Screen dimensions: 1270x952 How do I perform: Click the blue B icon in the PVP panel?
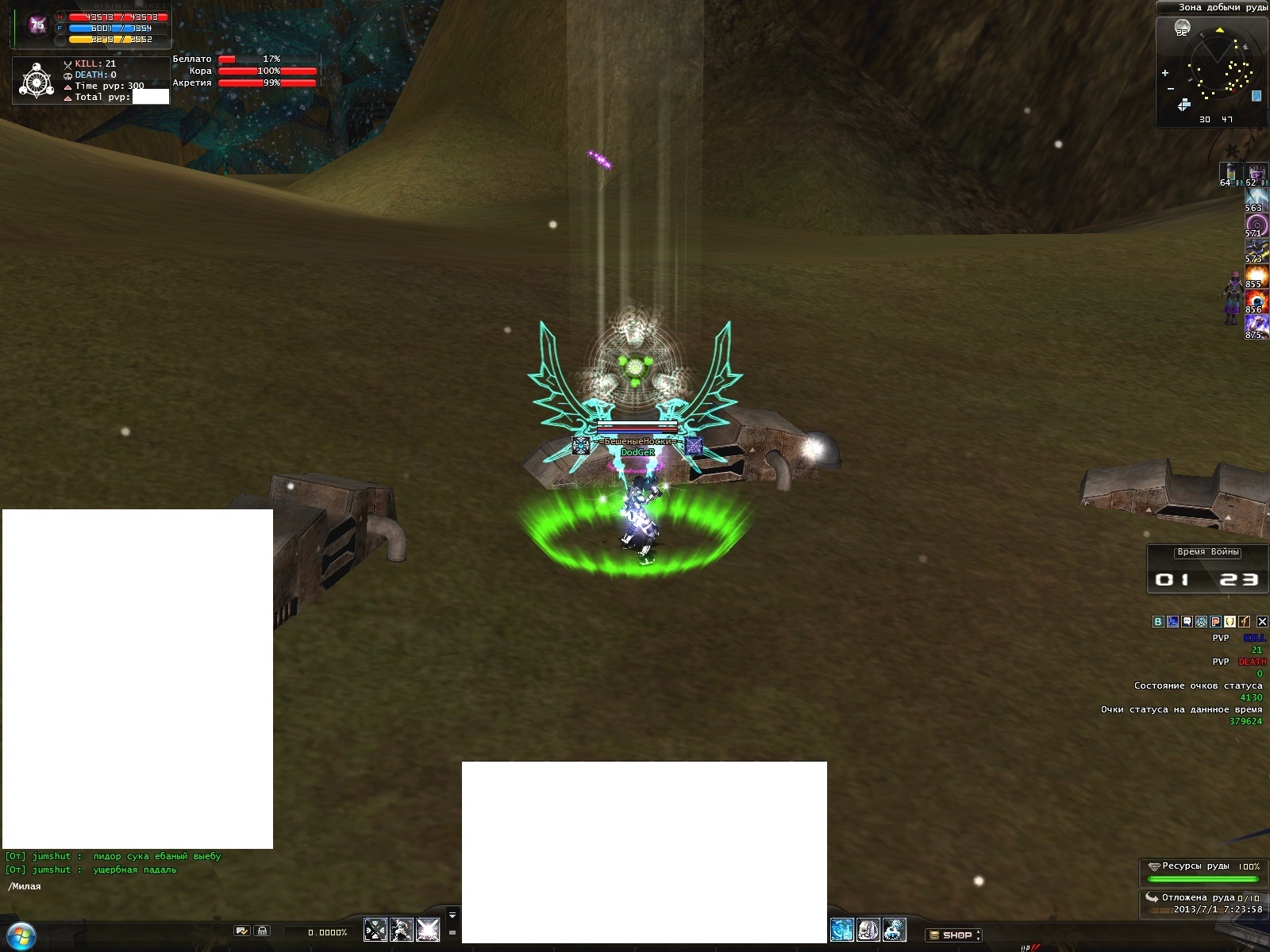(1158, 622)
